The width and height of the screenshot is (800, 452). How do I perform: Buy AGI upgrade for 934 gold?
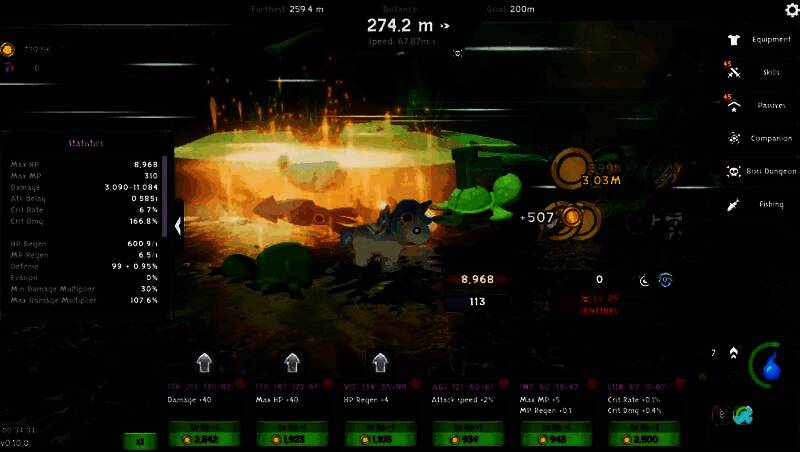[x=466, y=434]
